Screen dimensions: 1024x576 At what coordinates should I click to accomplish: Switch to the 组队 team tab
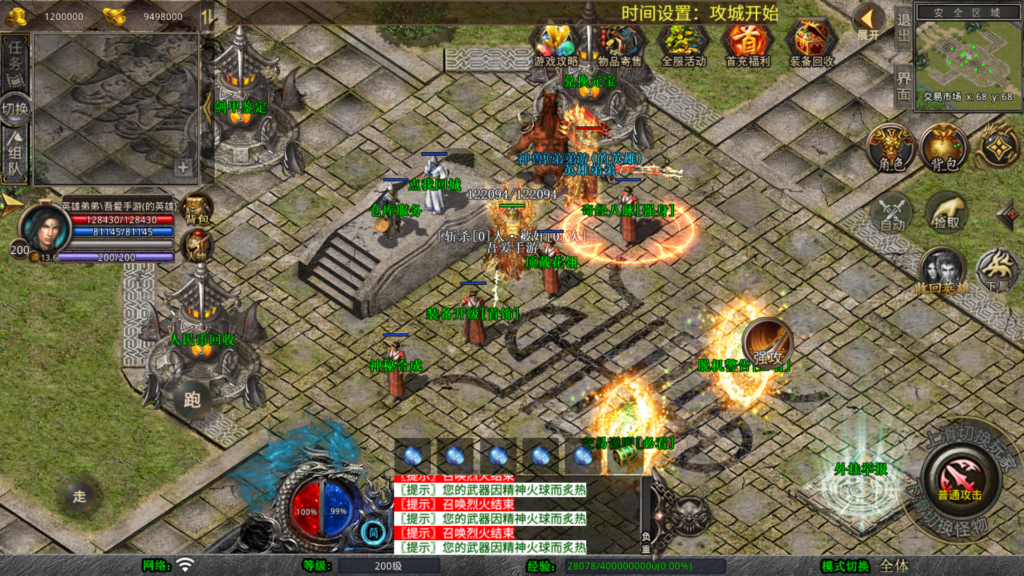click(15, 157)
